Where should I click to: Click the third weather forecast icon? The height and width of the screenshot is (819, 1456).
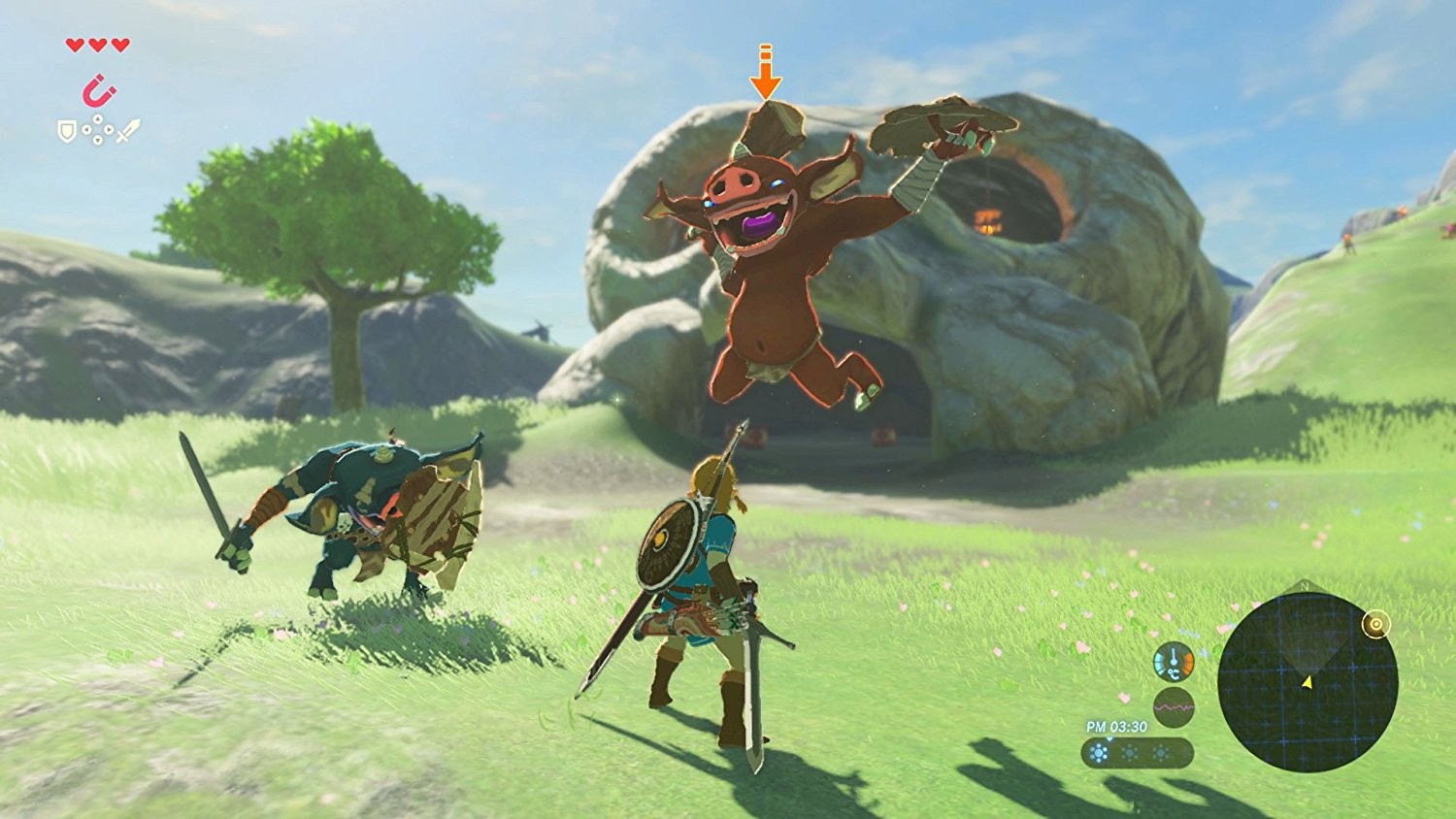point(1159,752)
